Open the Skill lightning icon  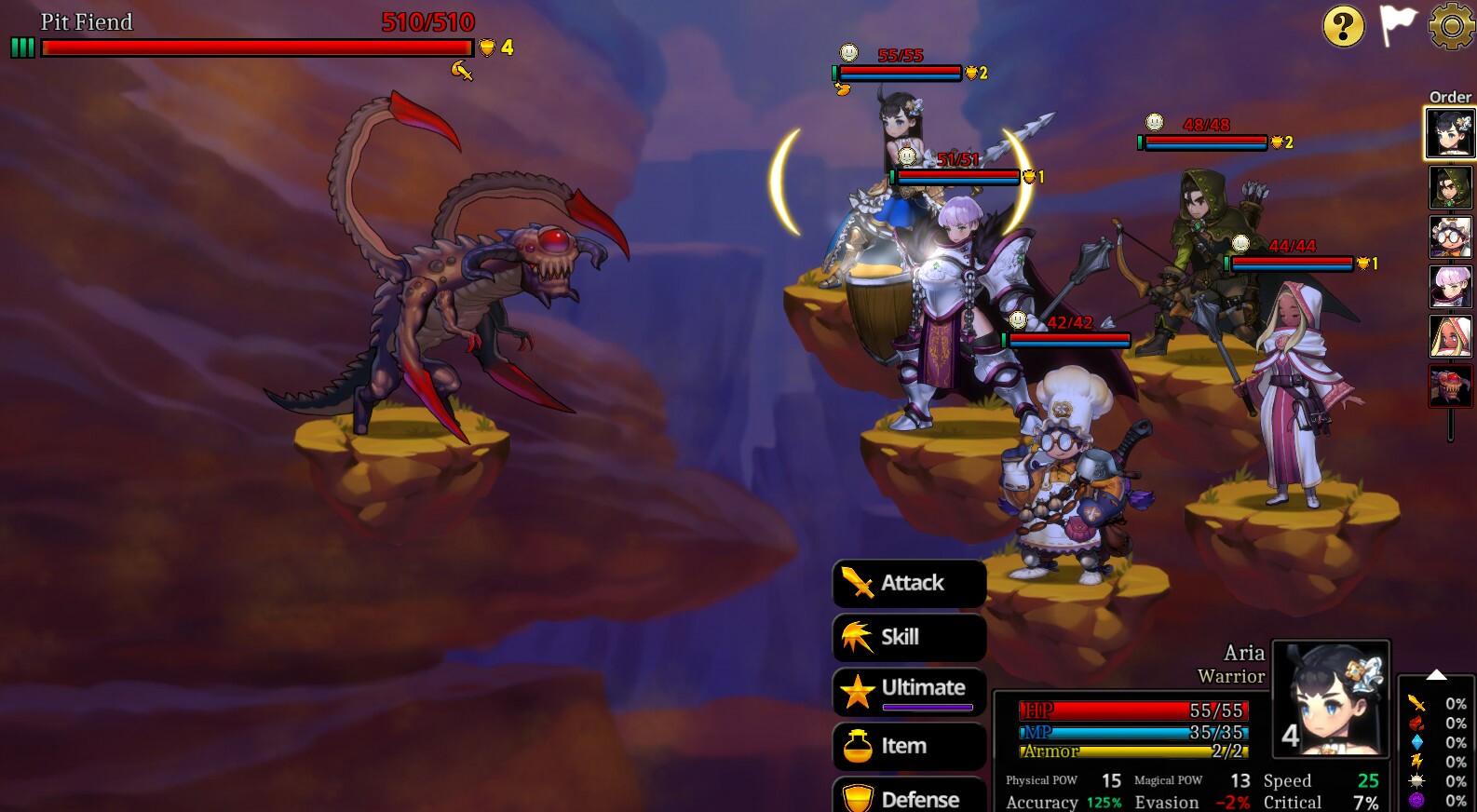(x=855, y=637)
